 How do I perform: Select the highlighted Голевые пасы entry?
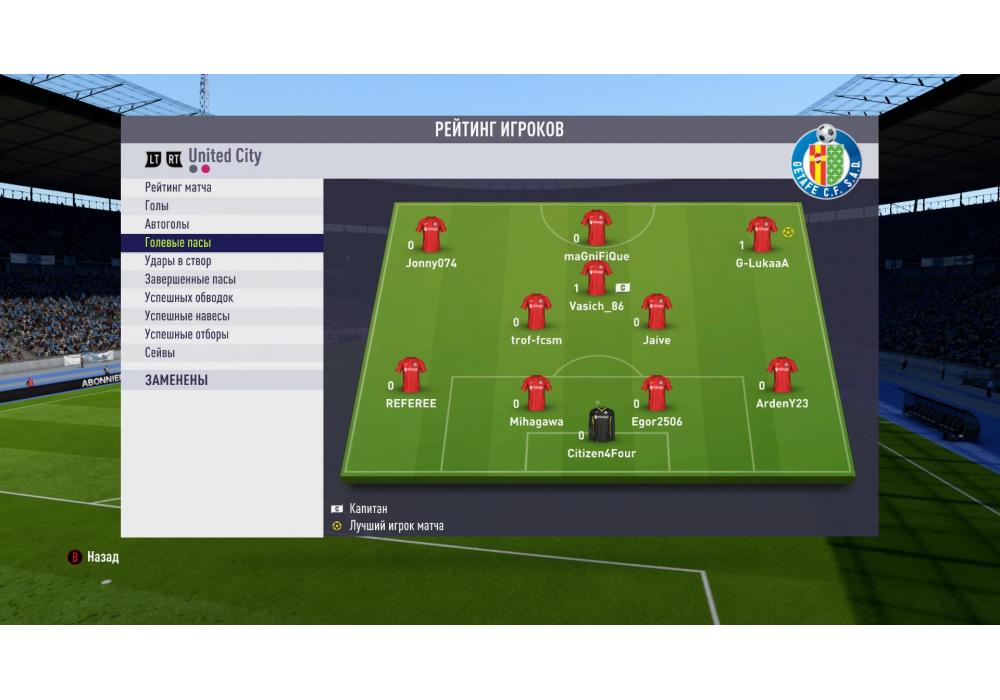tap(178, 243)
